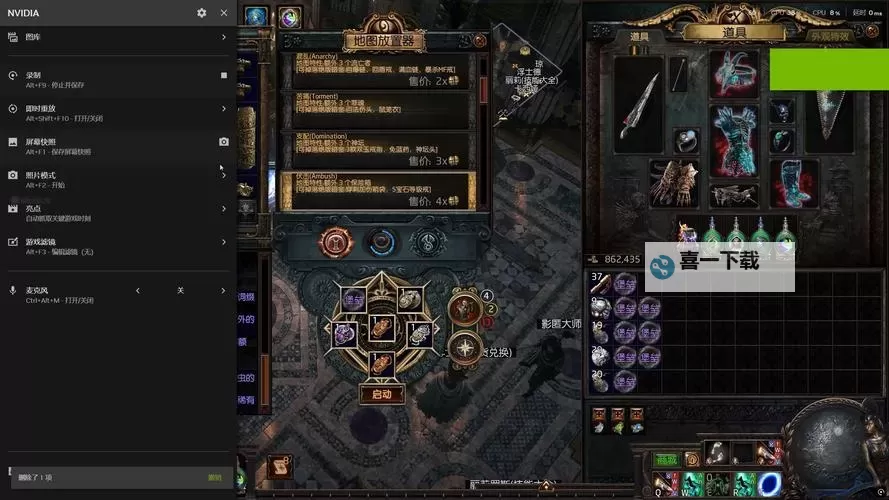Click the equipped gloves slot
Screen dimensions: 889x500
click(674, 183)
